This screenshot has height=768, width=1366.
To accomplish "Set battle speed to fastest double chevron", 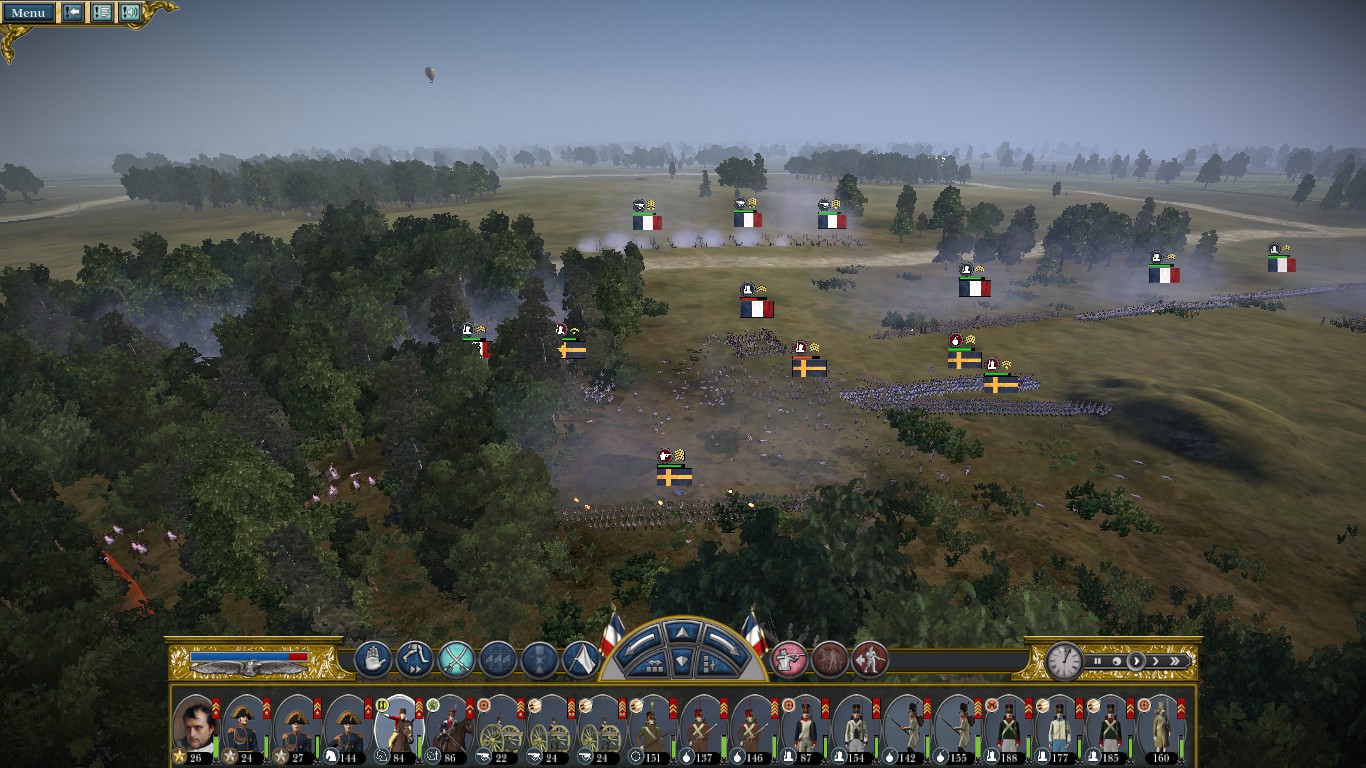I will click(1176, 661).
